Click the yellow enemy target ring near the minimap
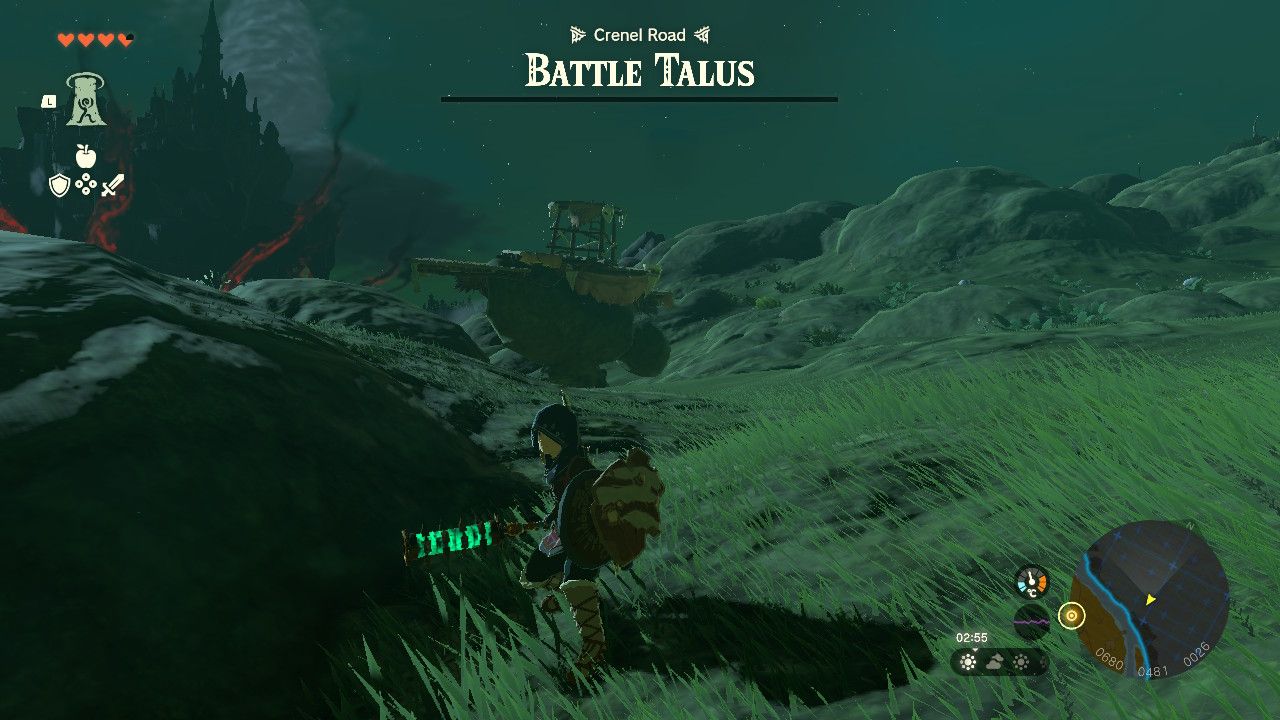 tap(1072, 615)
